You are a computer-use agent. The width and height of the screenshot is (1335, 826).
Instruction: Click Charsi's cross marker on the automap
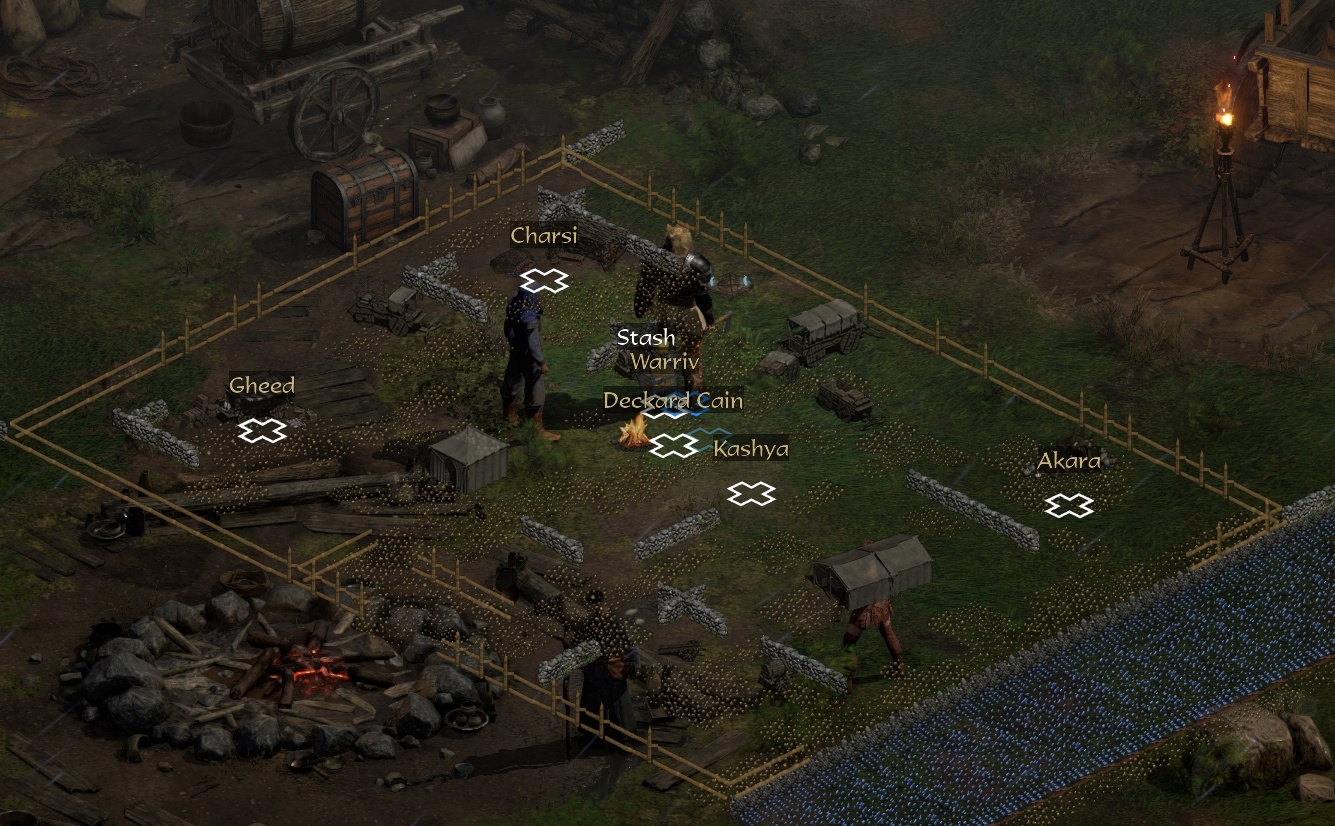[543, 281]
